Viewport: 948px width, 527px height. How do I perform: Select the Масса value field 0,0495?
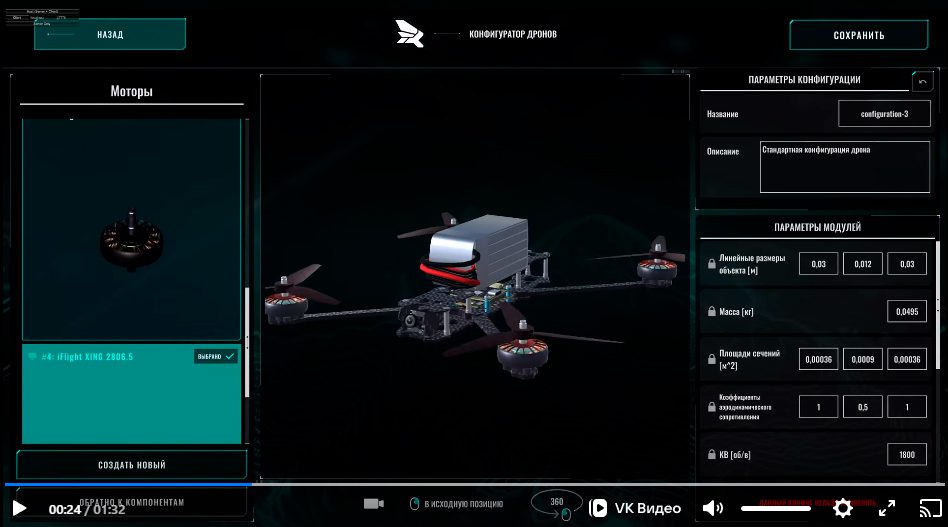906,312
